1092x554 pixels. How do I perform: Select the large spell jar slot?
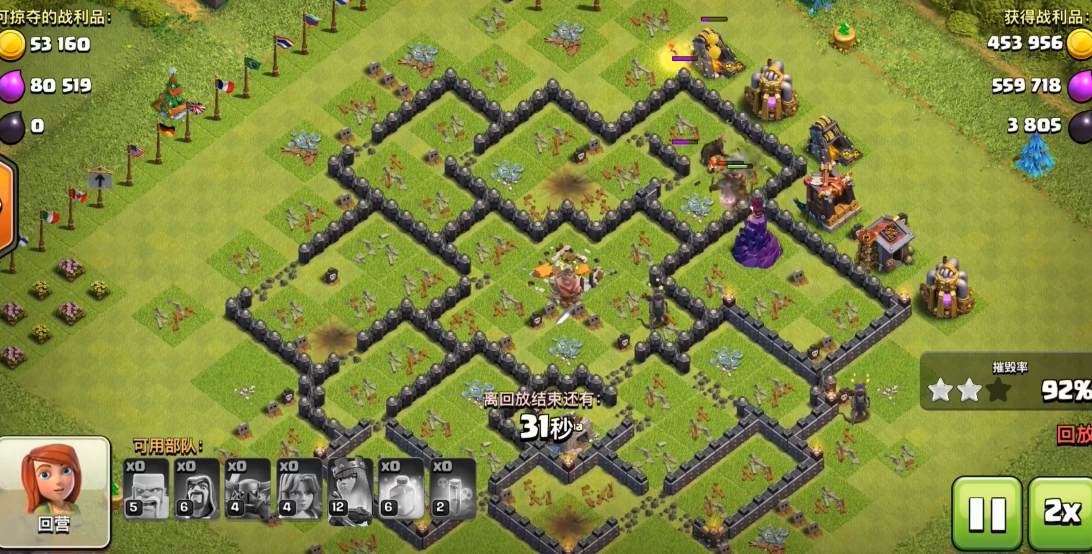pos(400,489)
